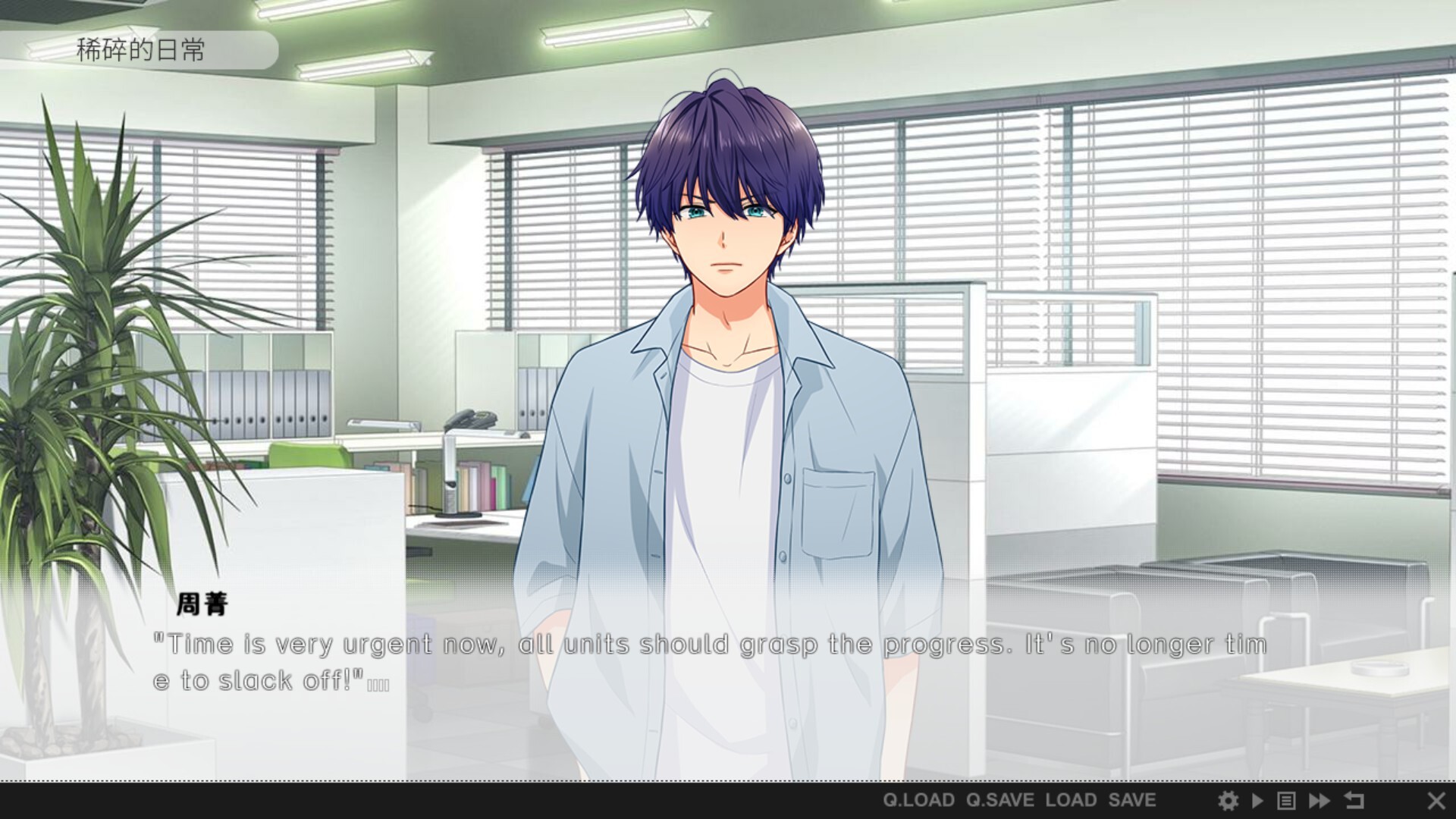
Task: Quick load with Q.LOAD
Action: 918,800
